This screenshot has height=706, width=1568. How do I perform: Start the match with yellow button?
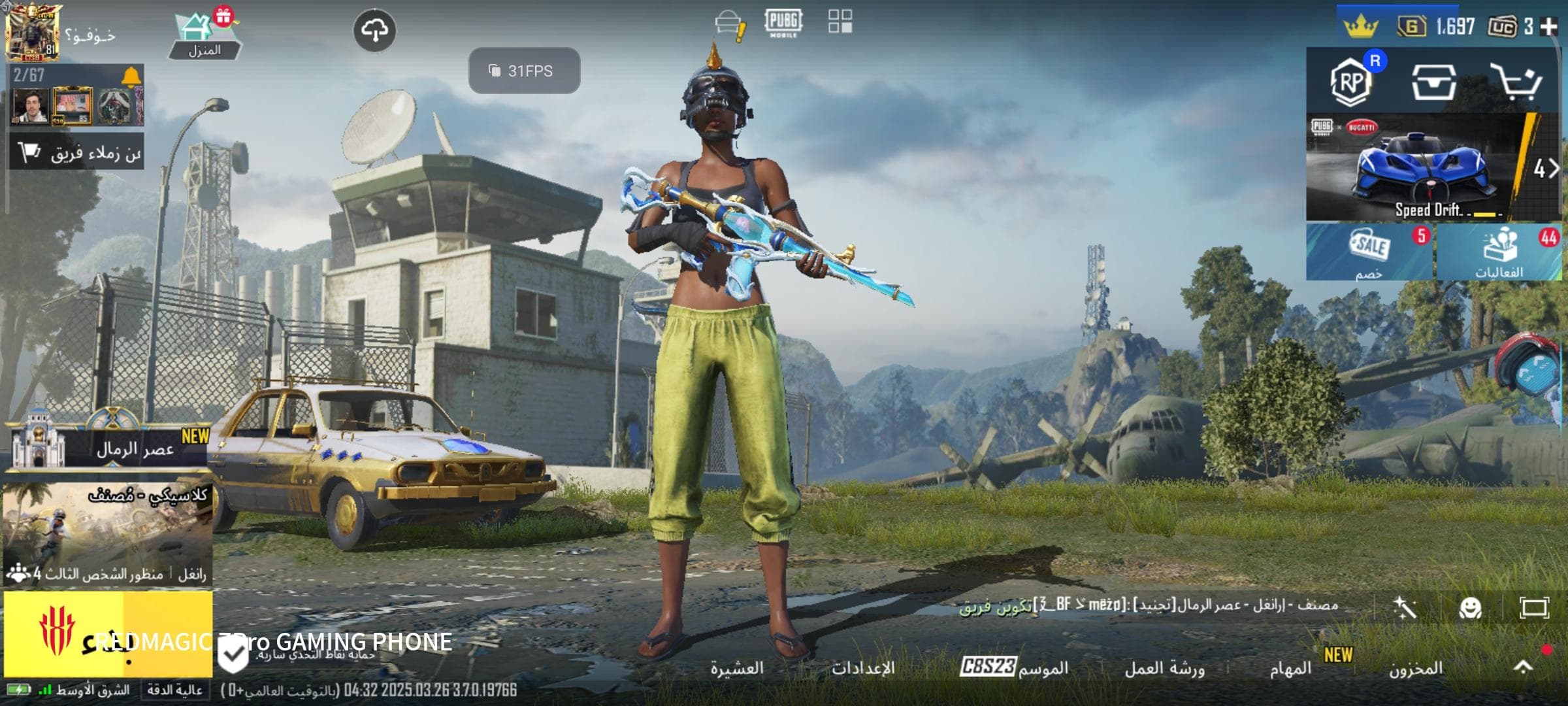[108, 634]
